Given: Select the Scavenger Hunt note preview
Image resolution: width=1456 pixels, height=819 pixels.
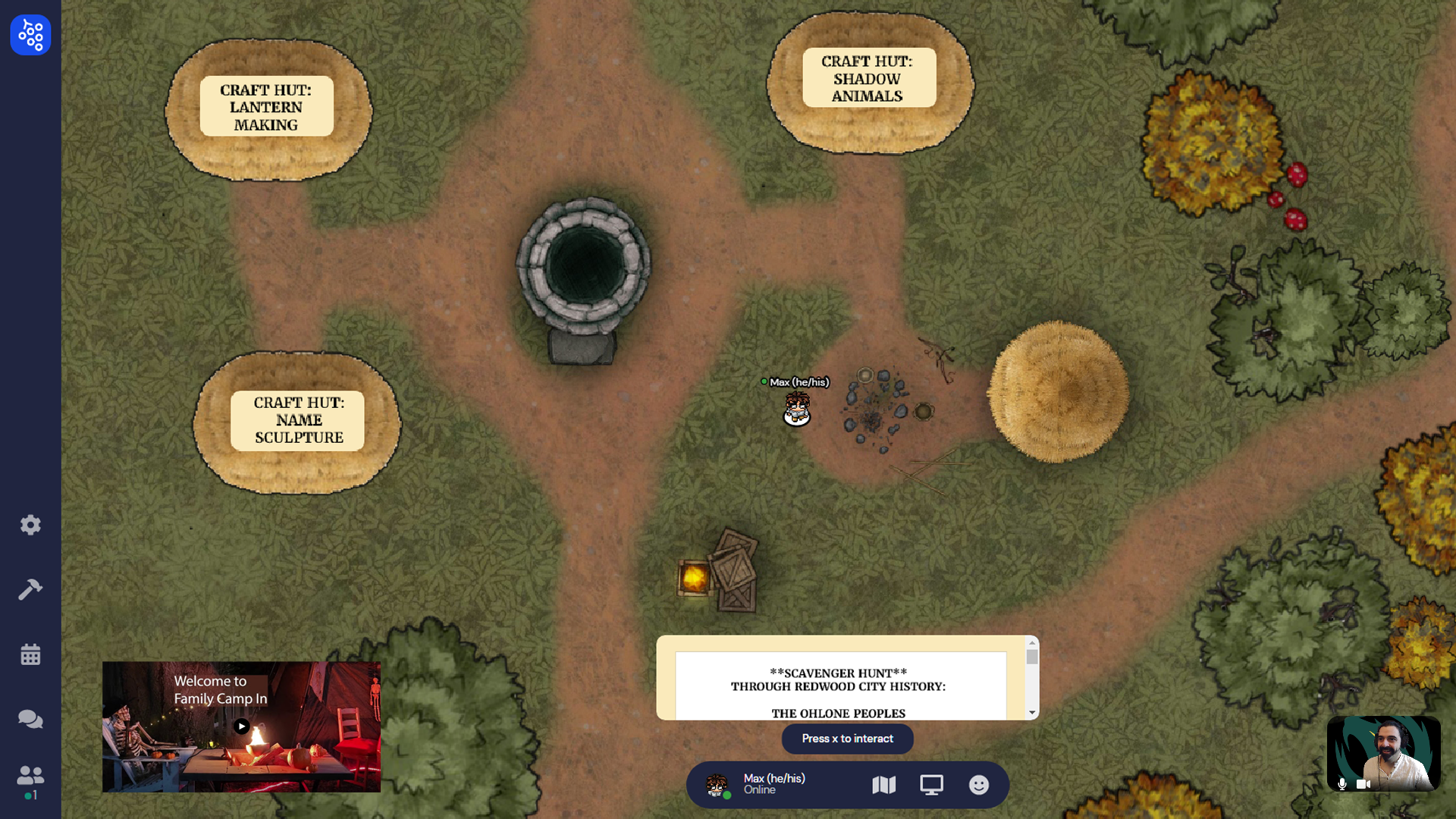Looking at the screenshot, I should click(840, 686).
